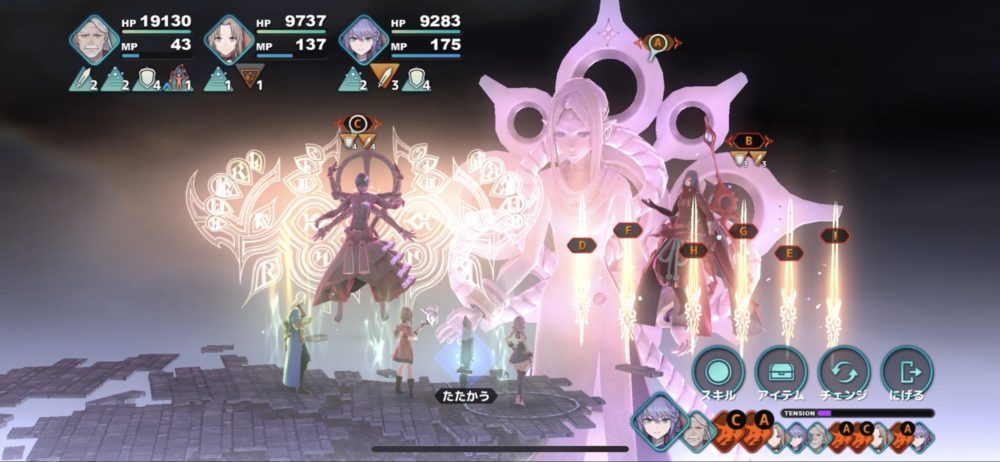Image resolution: width=1000 pixels, height=462 pixels.
Task: Select sword target marker H
Action: [692, 250]
